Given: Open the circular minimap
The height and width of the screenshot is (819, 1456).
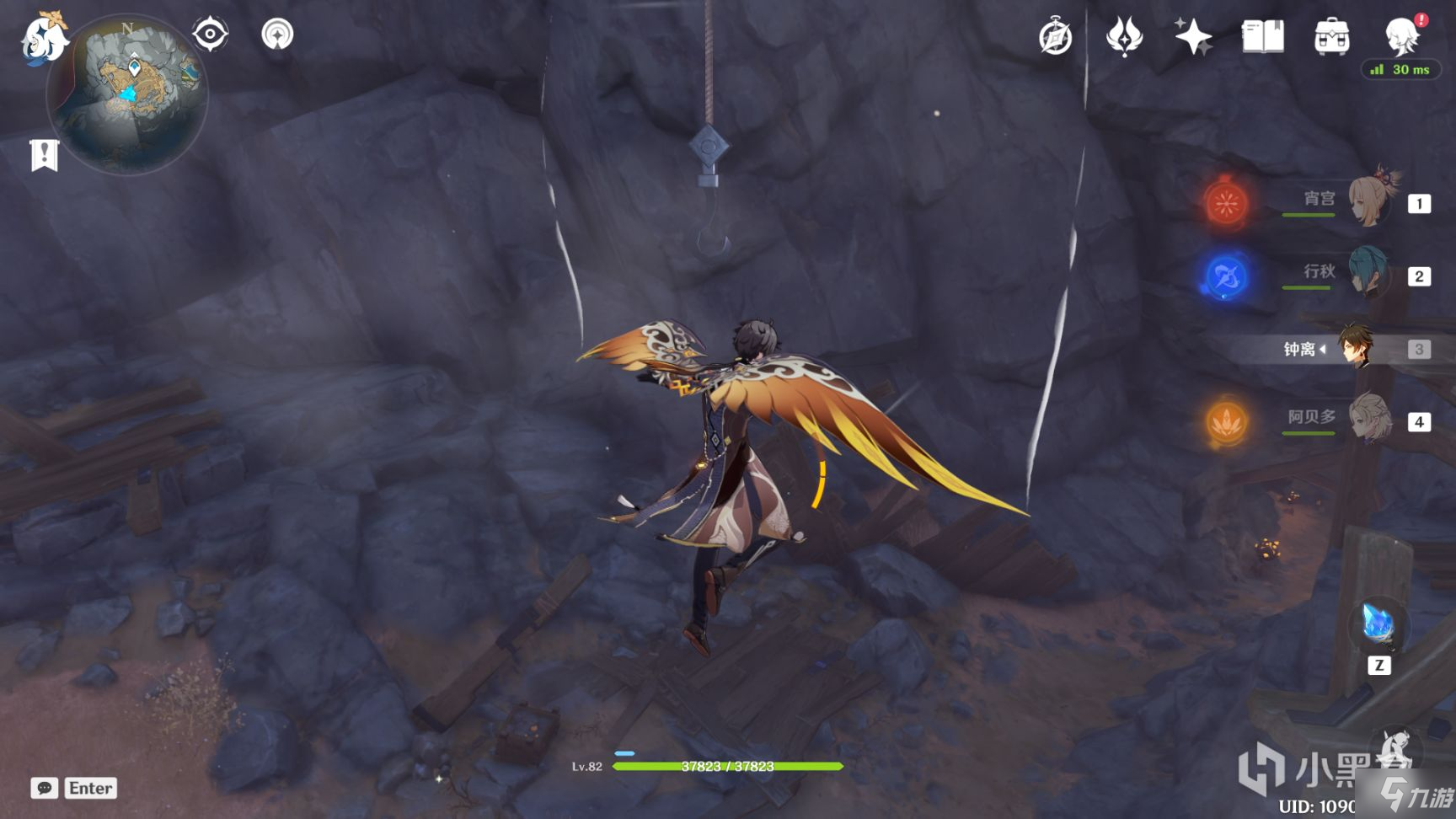Looking at the screenshot, I should (127, 94).
